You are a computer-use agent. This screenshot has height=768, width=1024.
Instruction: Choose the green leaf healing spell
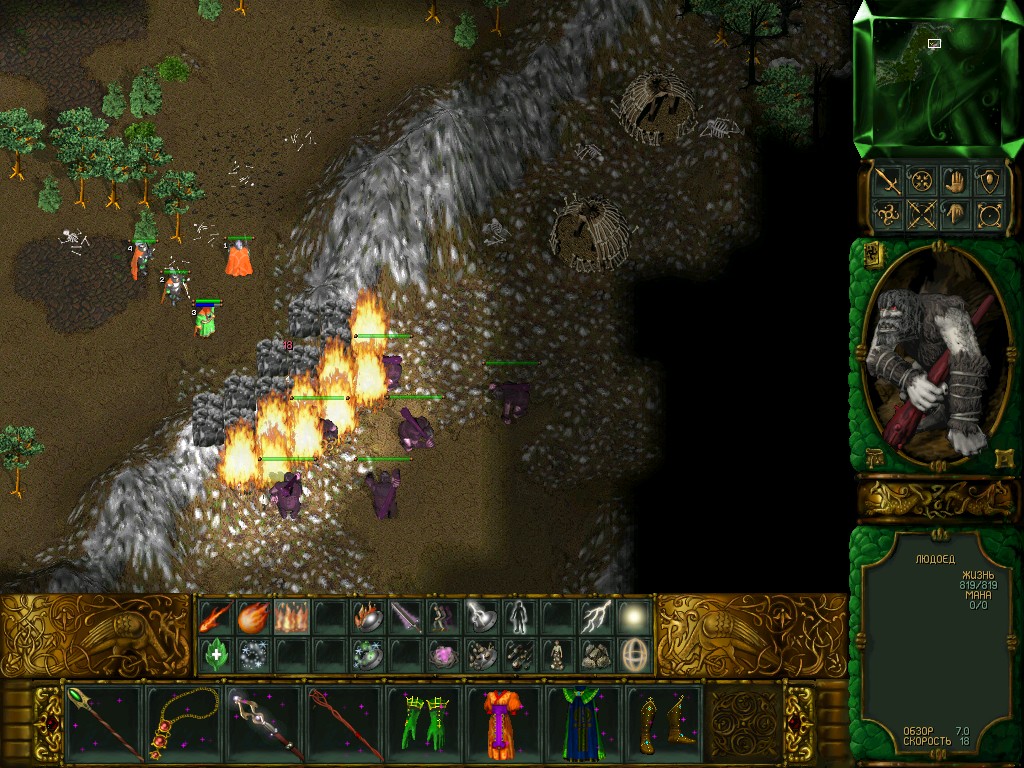point(215,655)
